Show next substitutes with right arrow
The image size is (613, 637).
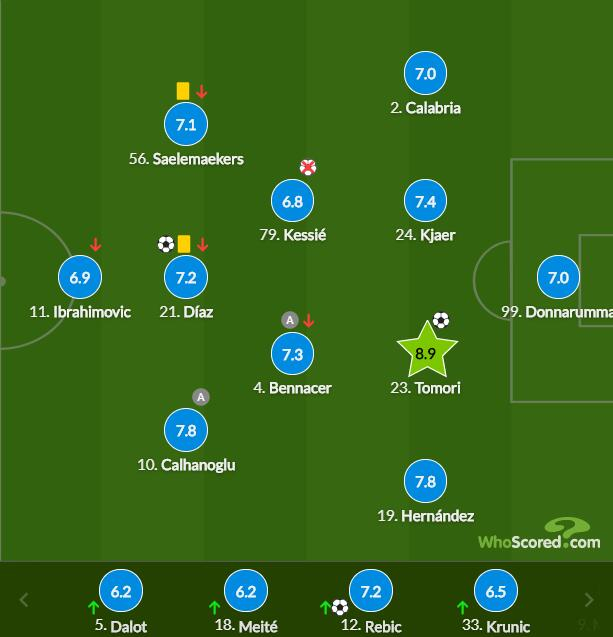click(589, 600)
